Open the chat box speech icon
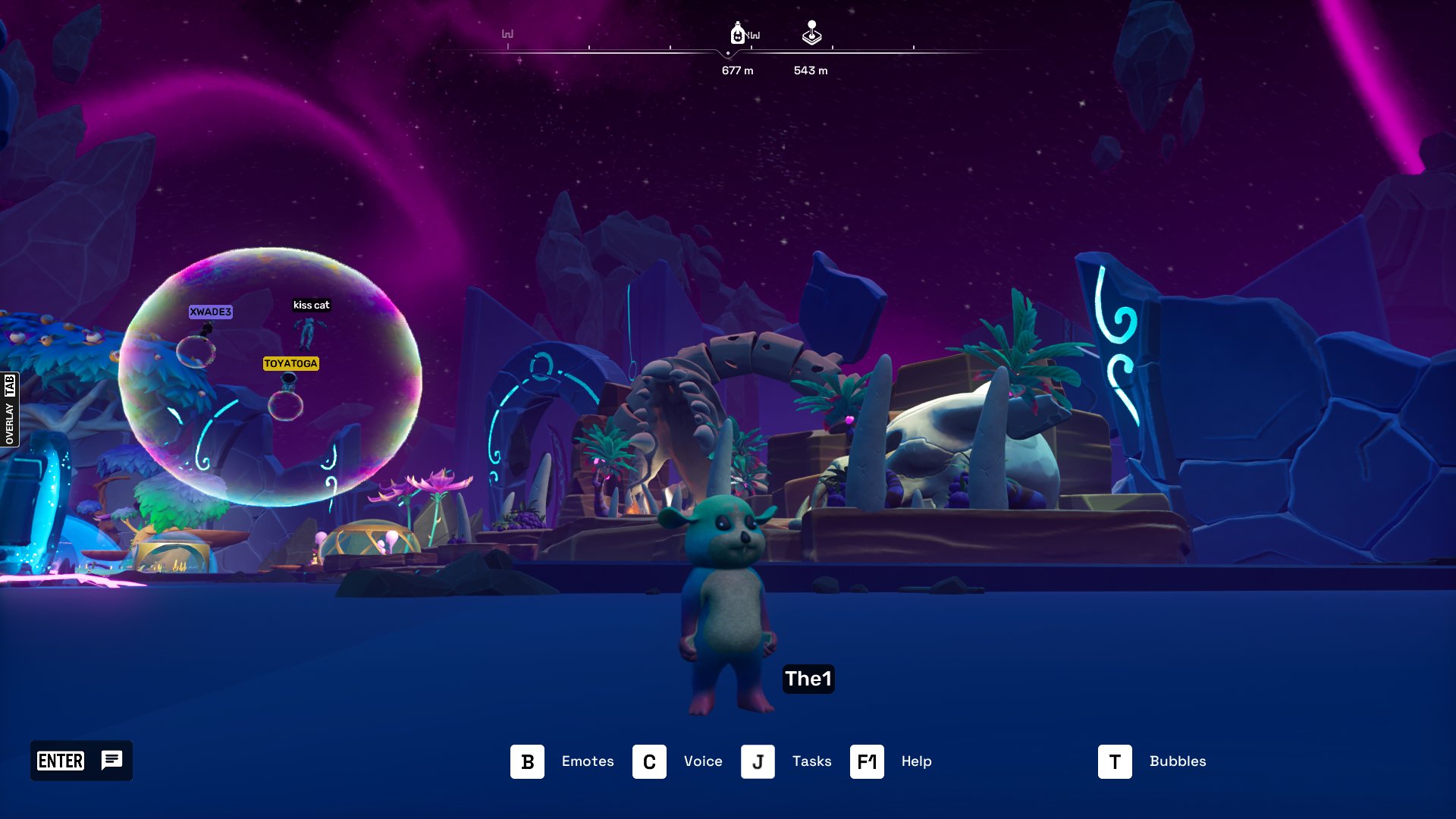This screenshot has height=819, width=1456. pyautogui.click(x=111, y=760)
